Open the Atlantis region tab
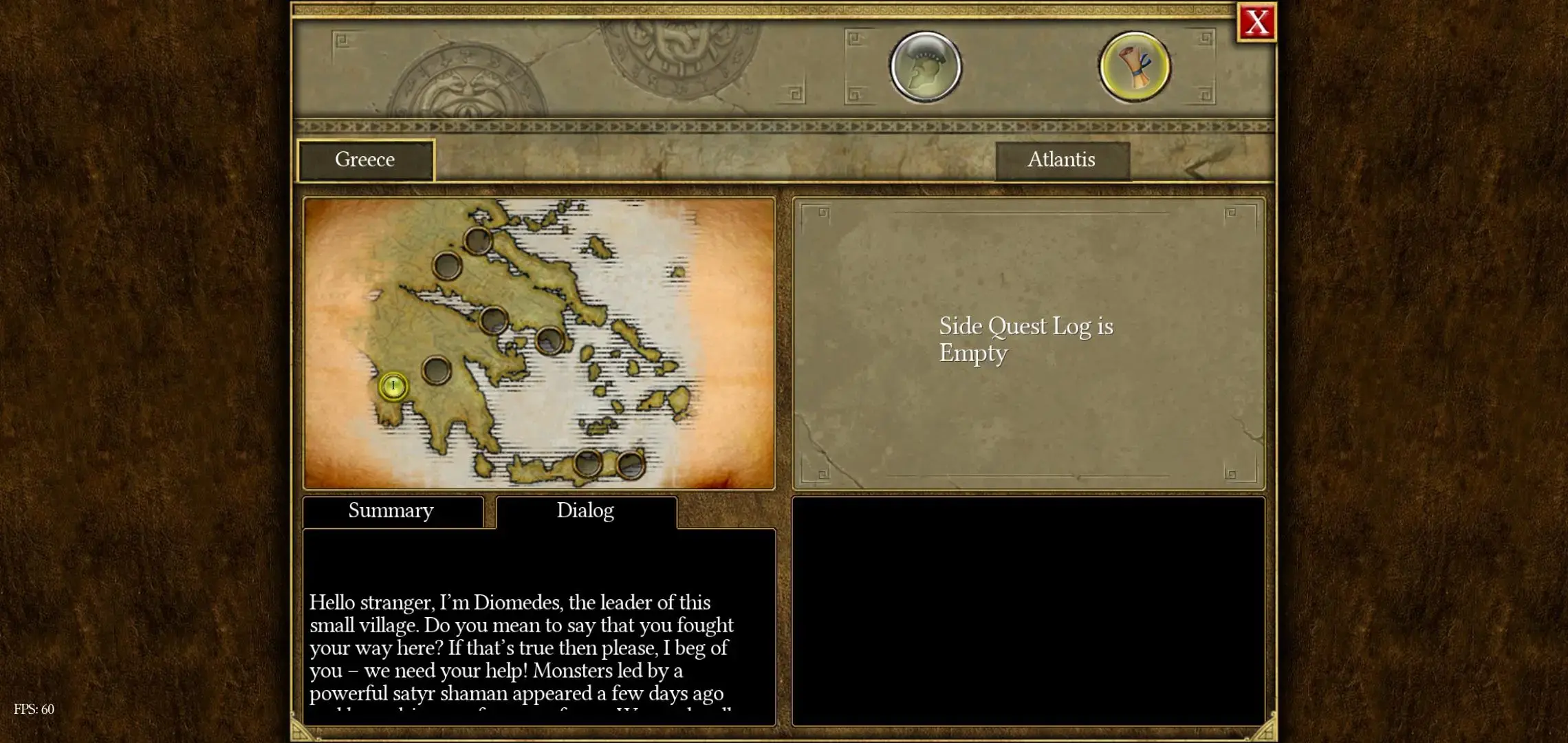The width and height of the screenshot is (1568, 743). 1062,160
